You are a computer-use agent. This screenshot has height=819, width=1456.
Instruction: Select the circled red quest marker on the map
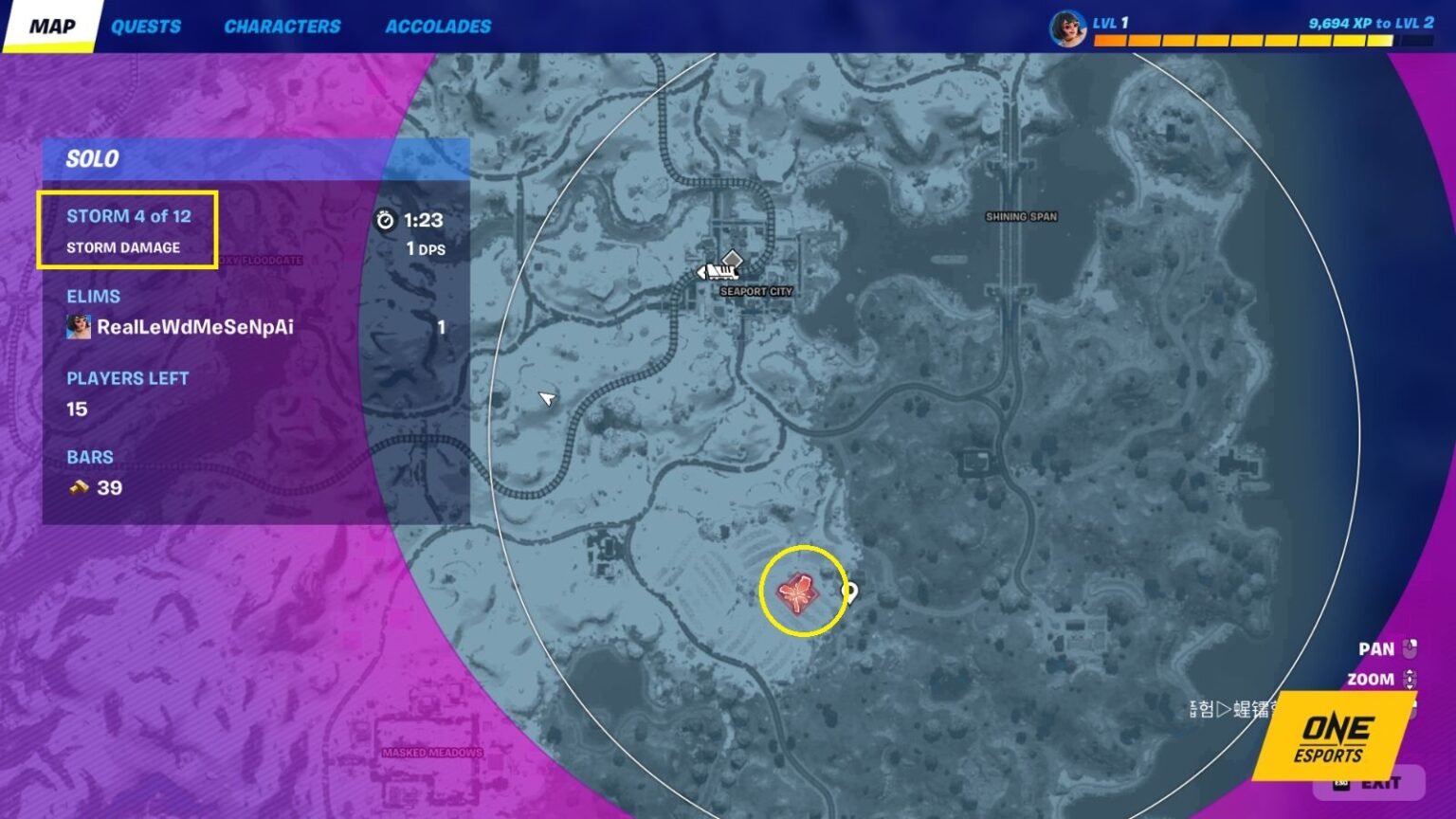(801, 593)
